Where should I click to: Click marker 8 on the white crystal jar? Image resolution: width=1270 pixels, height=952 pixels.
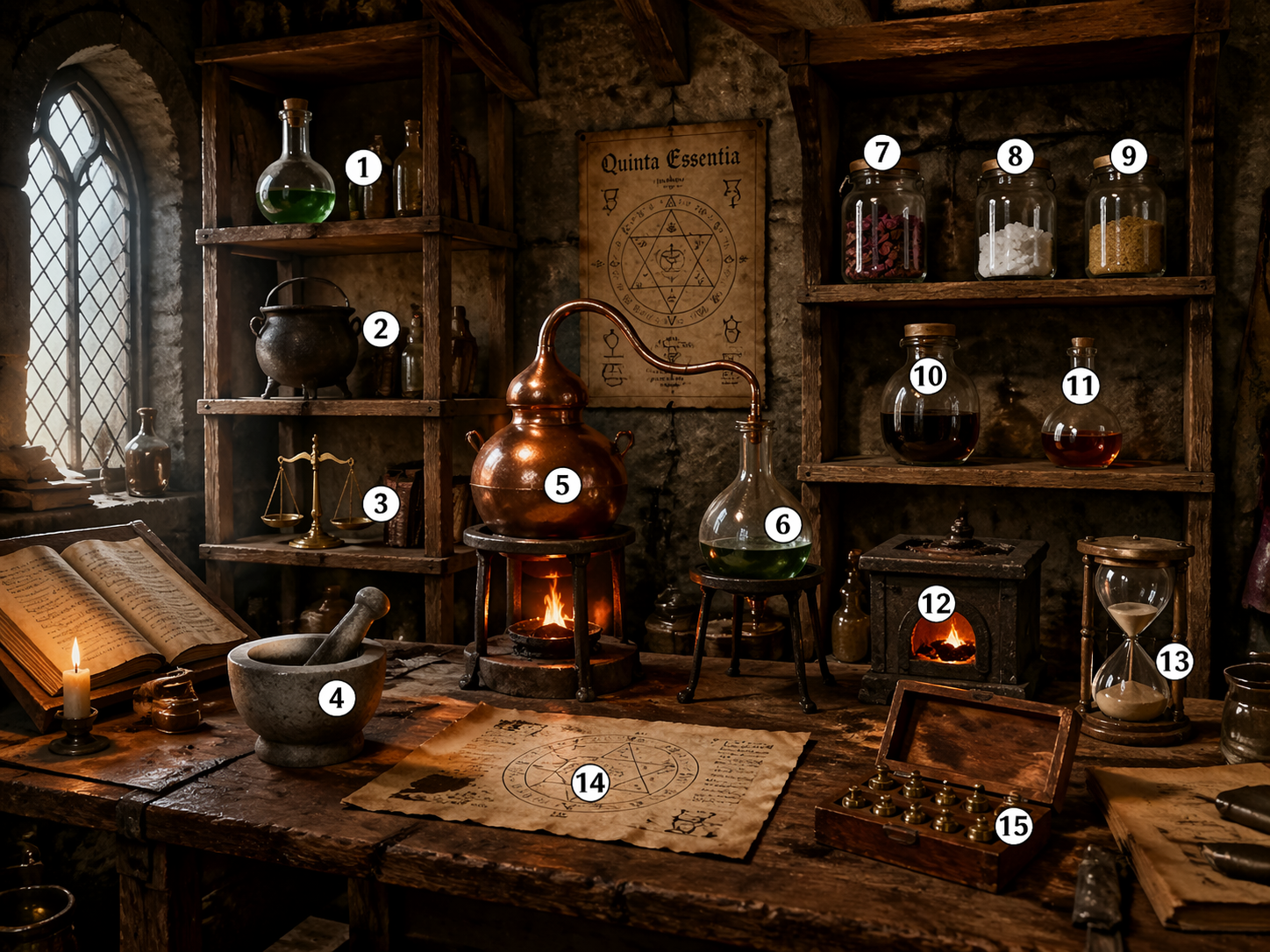[x=1015, y=156]
